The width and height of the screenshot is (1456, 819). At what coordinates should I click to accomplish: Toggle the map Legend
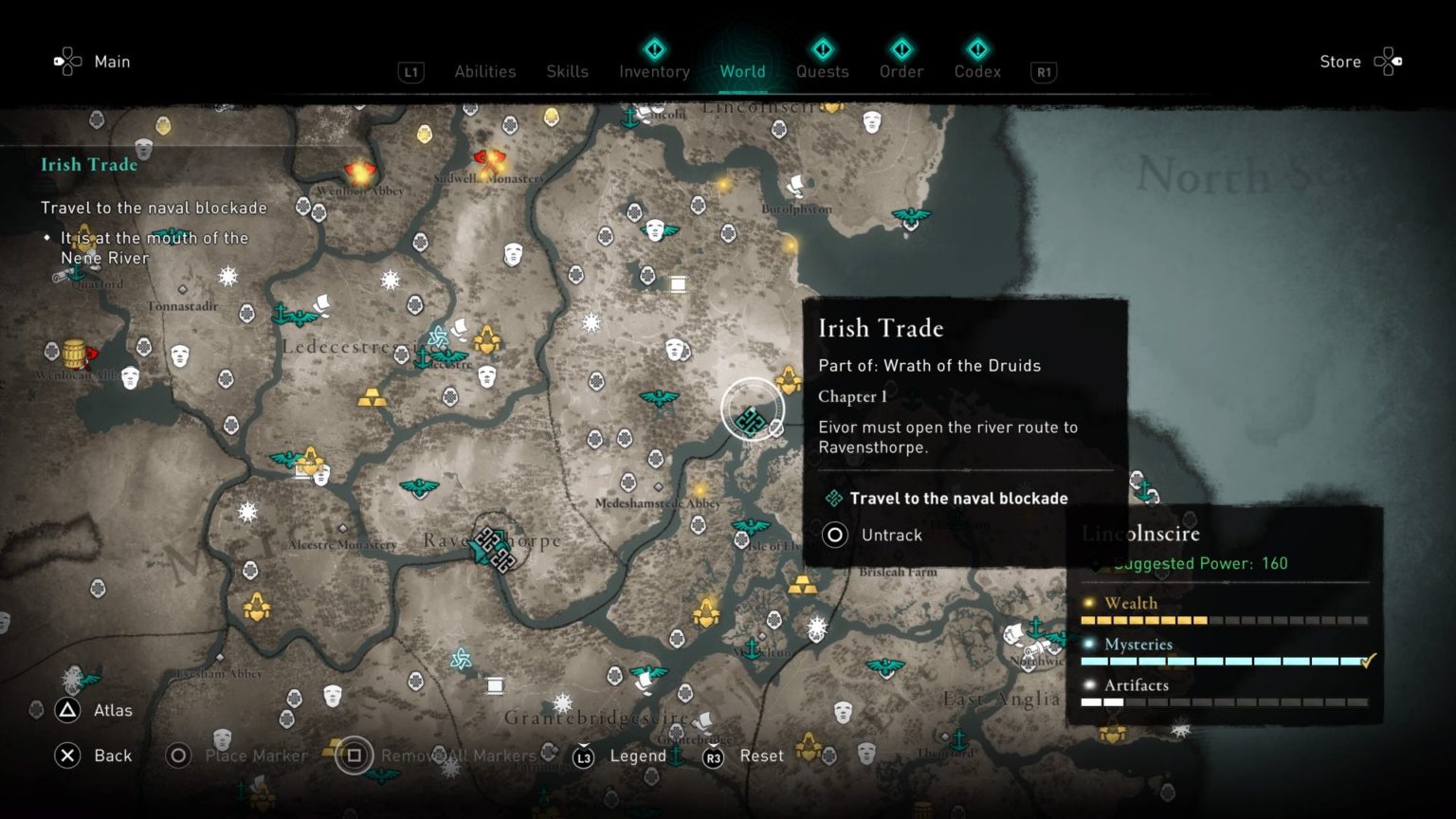[638, 755]
